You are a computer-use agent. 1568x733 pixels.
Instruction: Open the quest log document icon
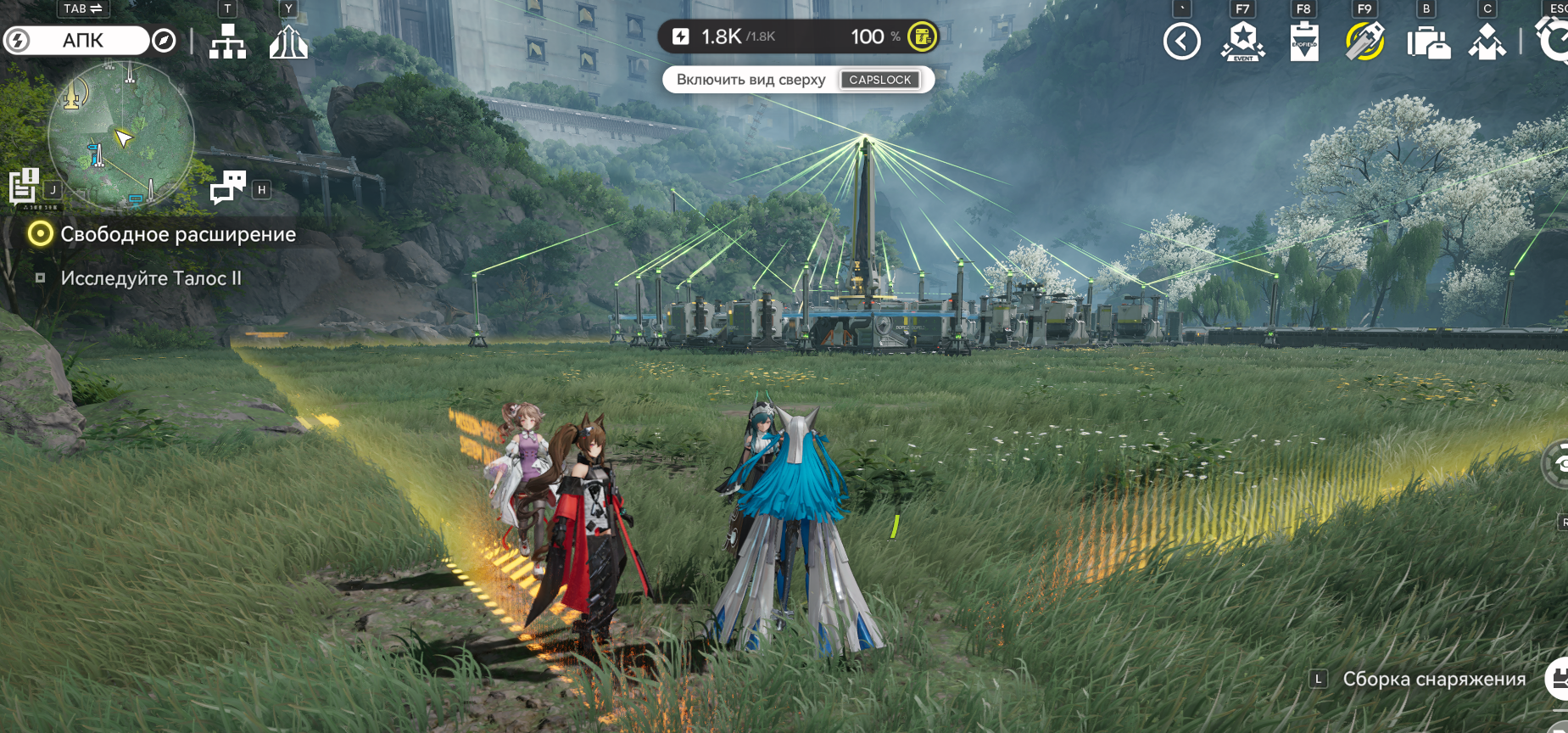point(24,185)
